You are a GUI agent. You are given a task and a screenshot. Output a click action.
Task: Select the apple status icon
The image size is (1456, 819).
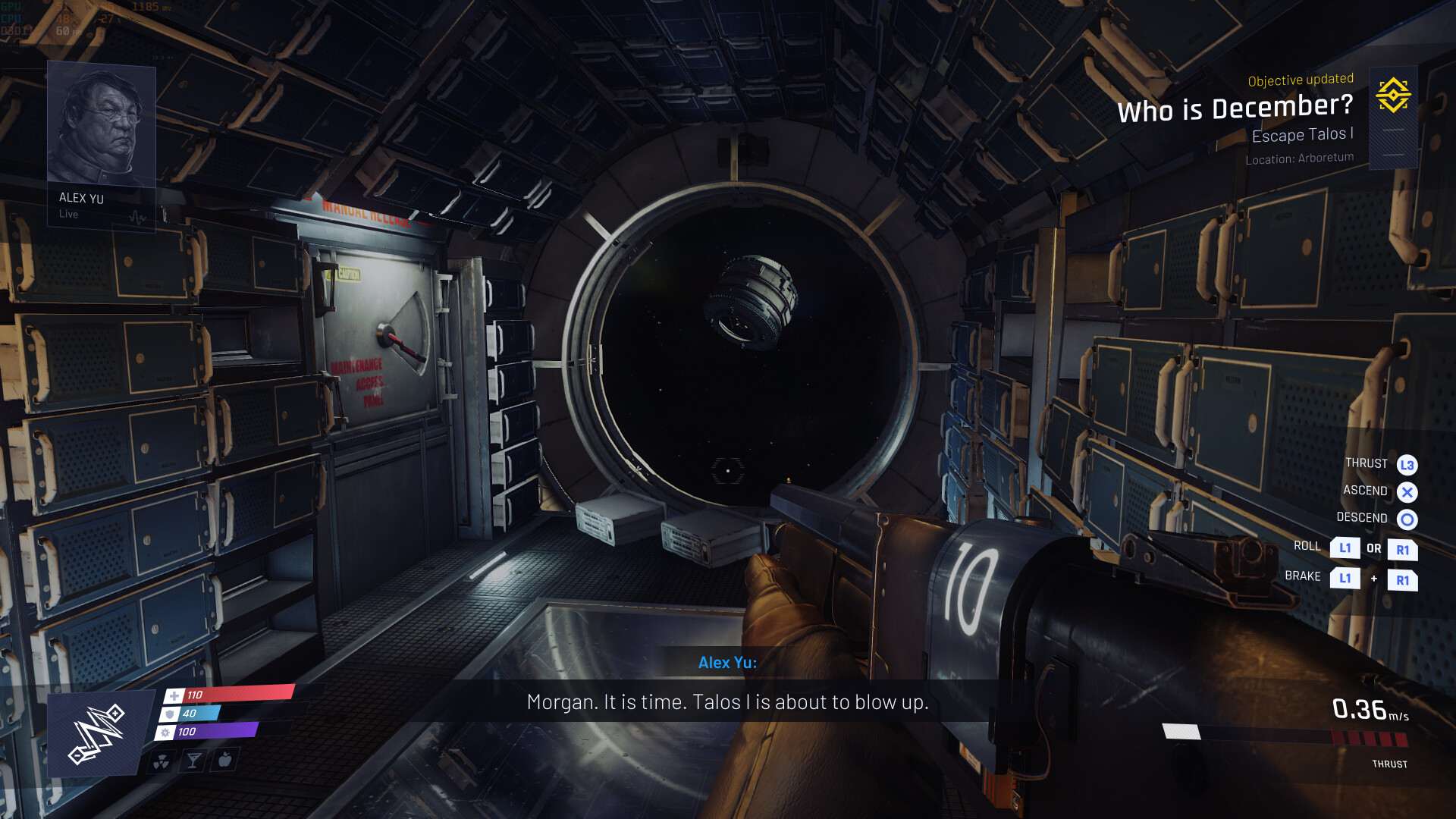225,759
